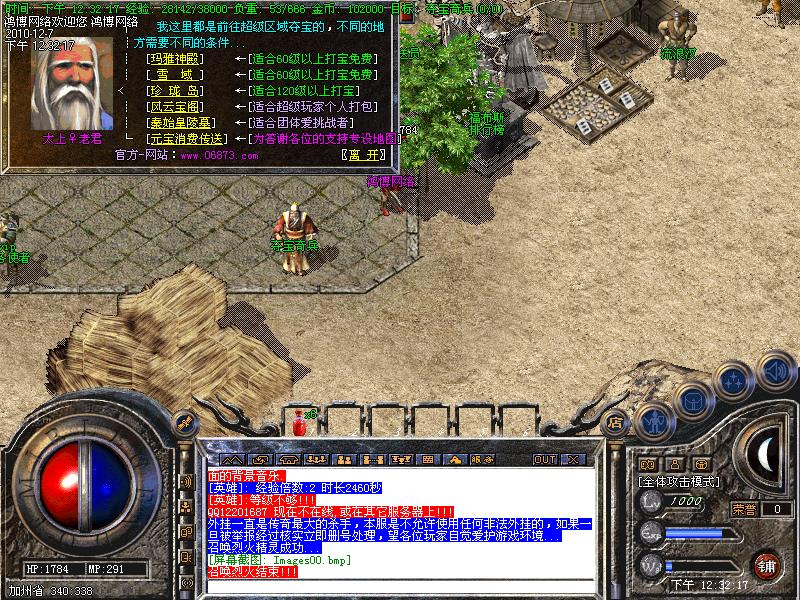Close the dialogue with 离开
800x600 pixels.
coord(362,155)
